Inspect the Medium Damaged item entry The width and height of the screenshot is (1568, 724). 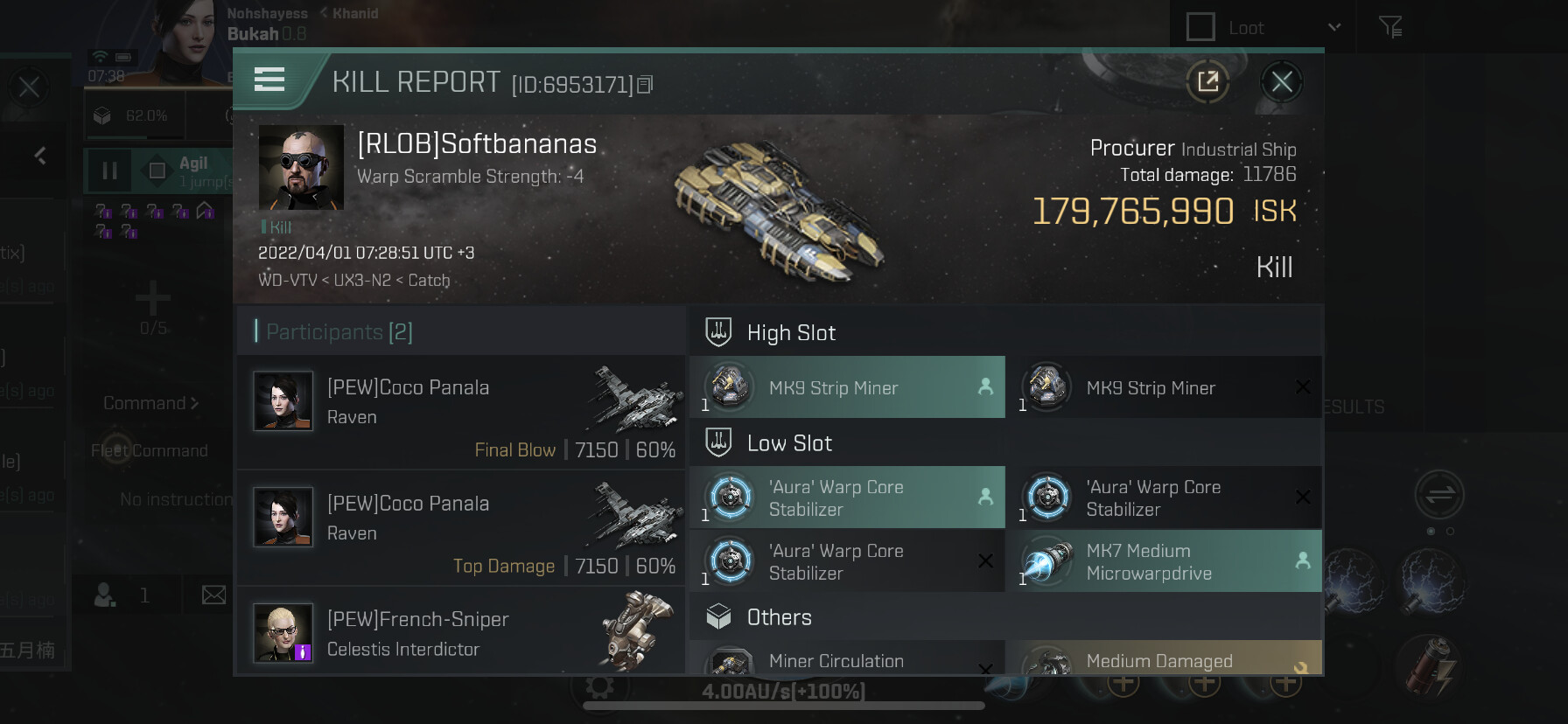coord(1164,660)
